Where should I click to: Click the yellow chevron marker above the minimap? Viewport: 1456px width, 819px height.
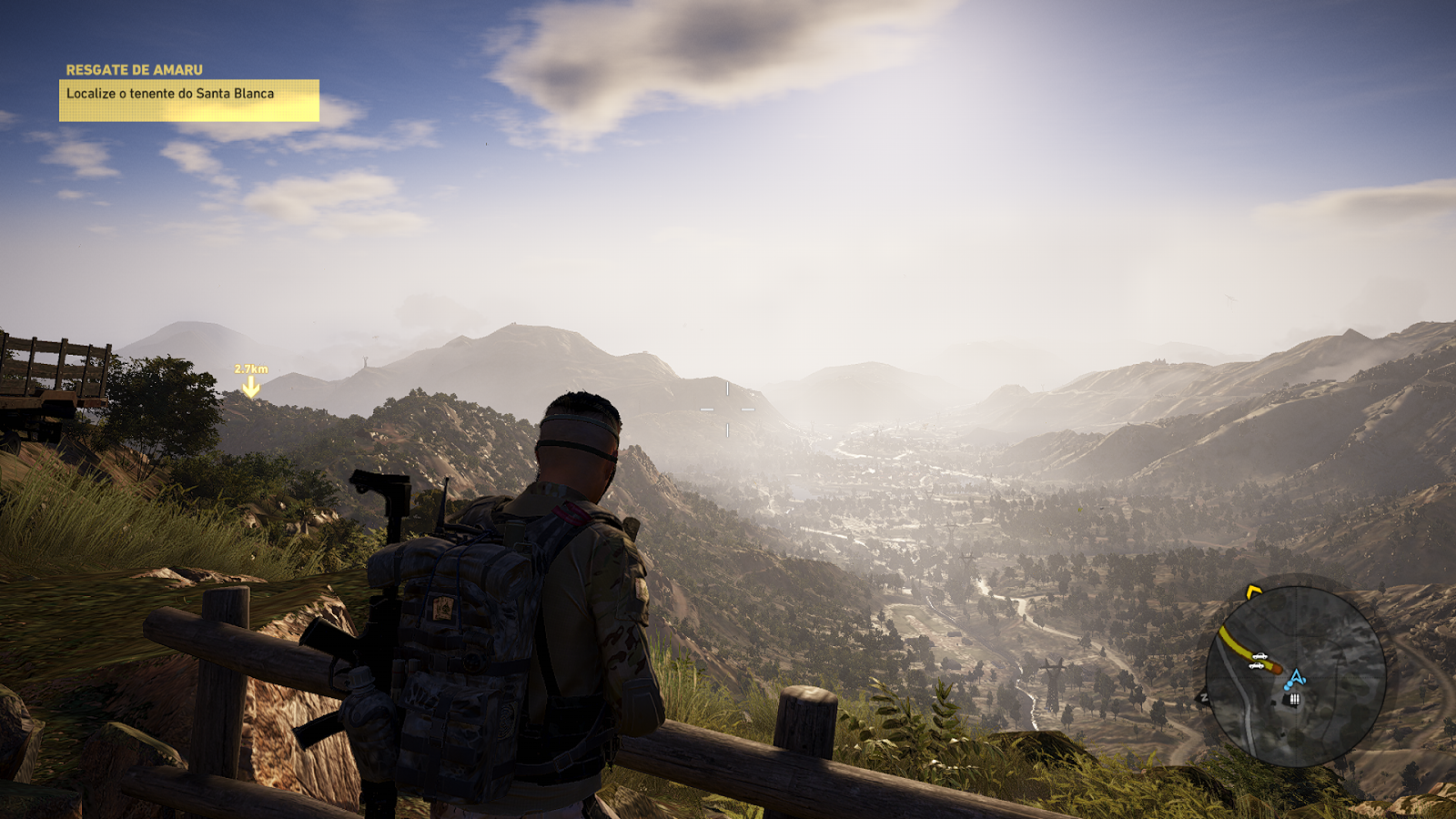(x=1253, y=590)
